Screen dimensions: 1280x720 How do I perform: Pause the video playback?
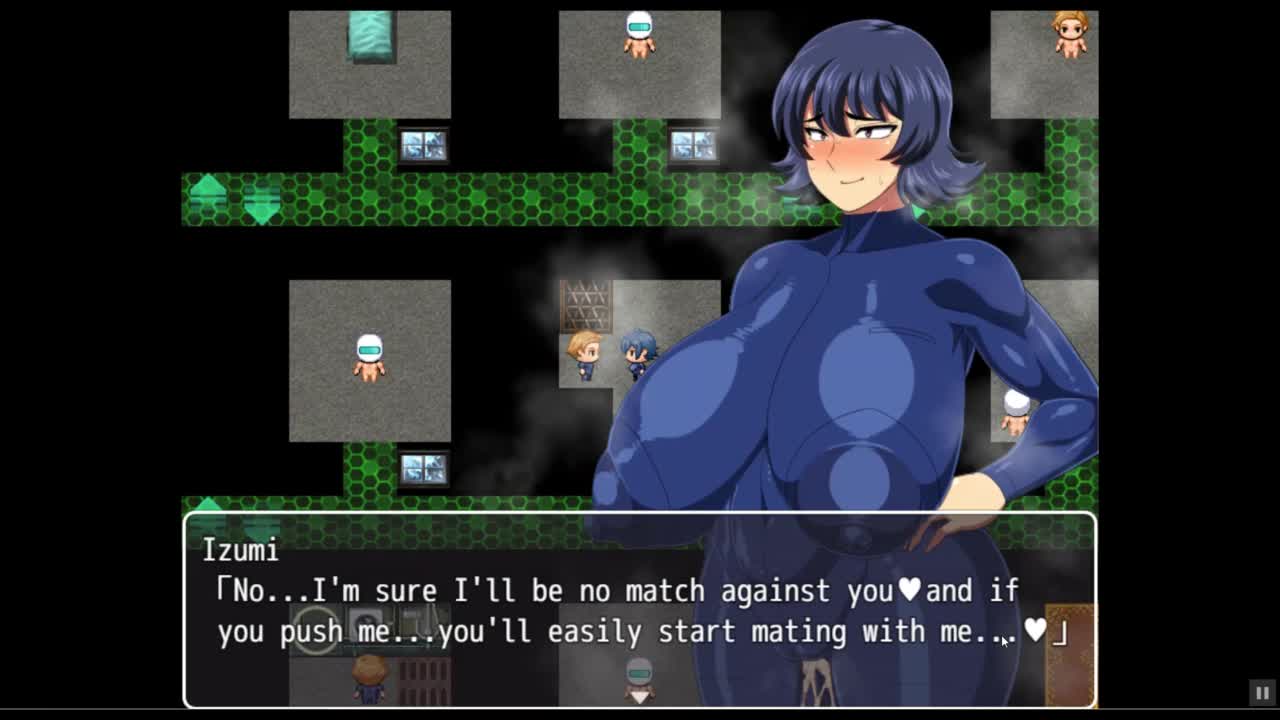[x=1262, y=692]
